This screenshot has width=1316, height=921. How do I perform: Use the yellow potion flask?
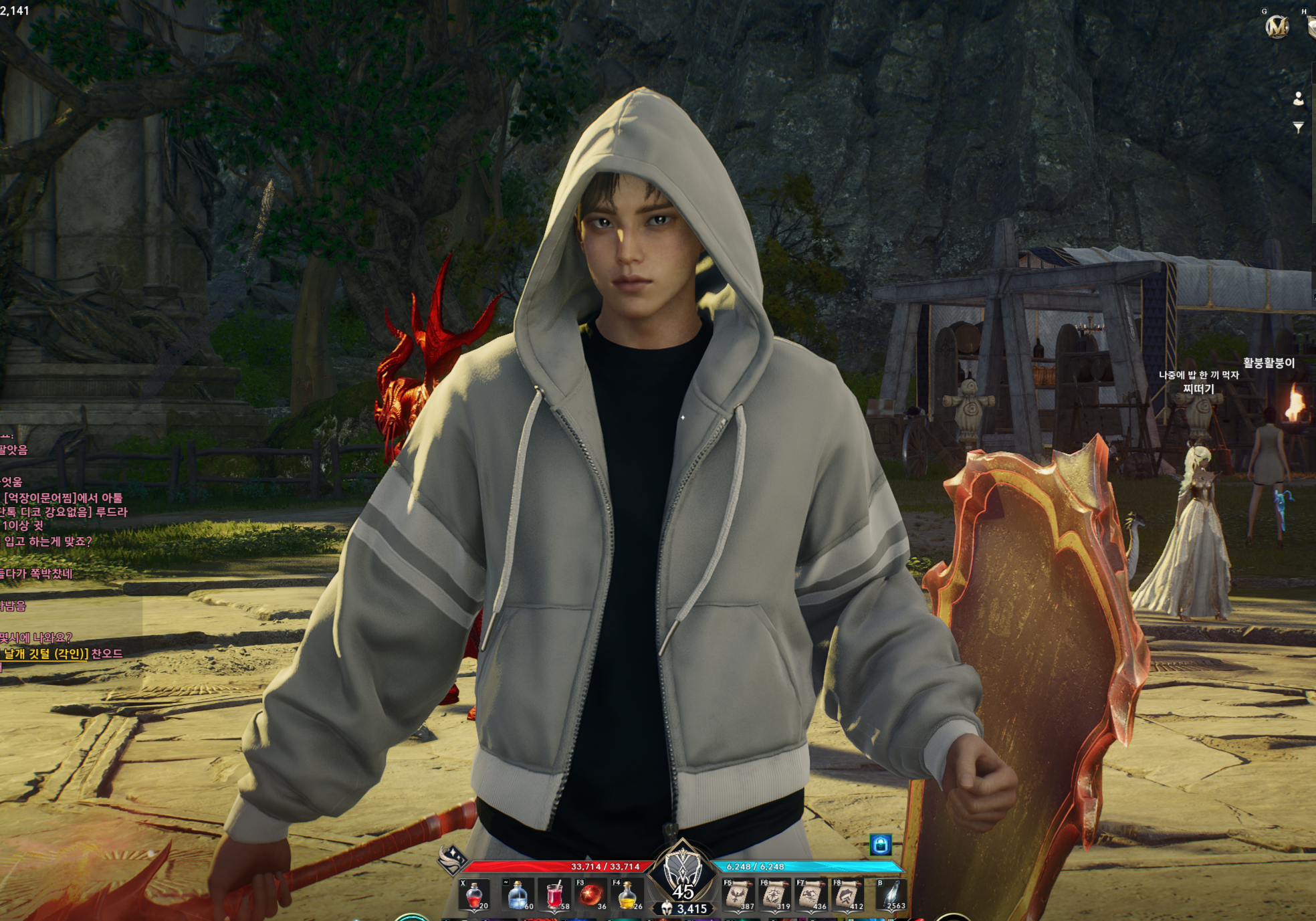pyautogui.click(x=627, y=895)
